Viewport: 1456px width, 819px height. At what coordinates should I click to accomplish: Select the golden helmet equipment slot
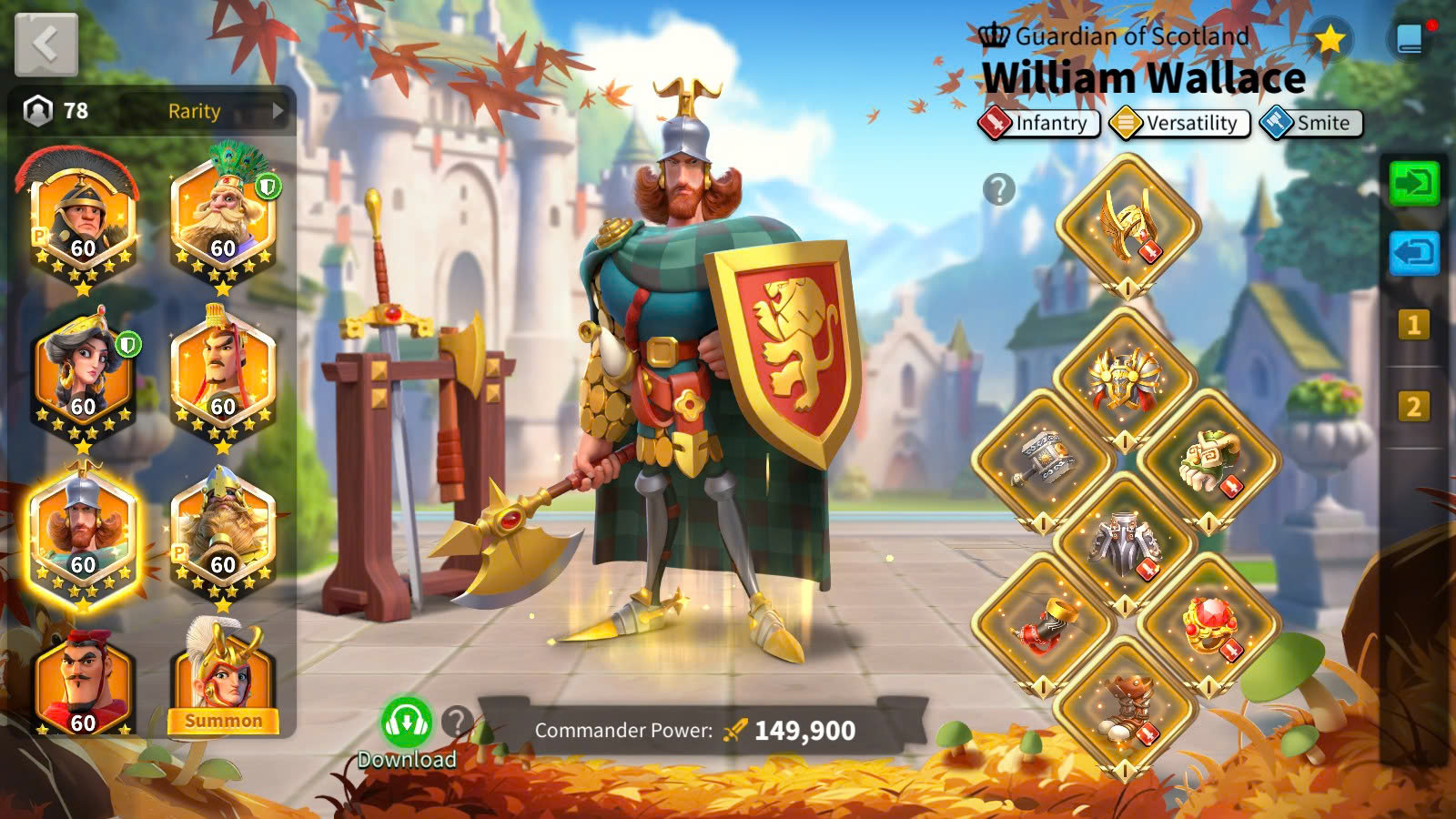(x=1127, y=225)
